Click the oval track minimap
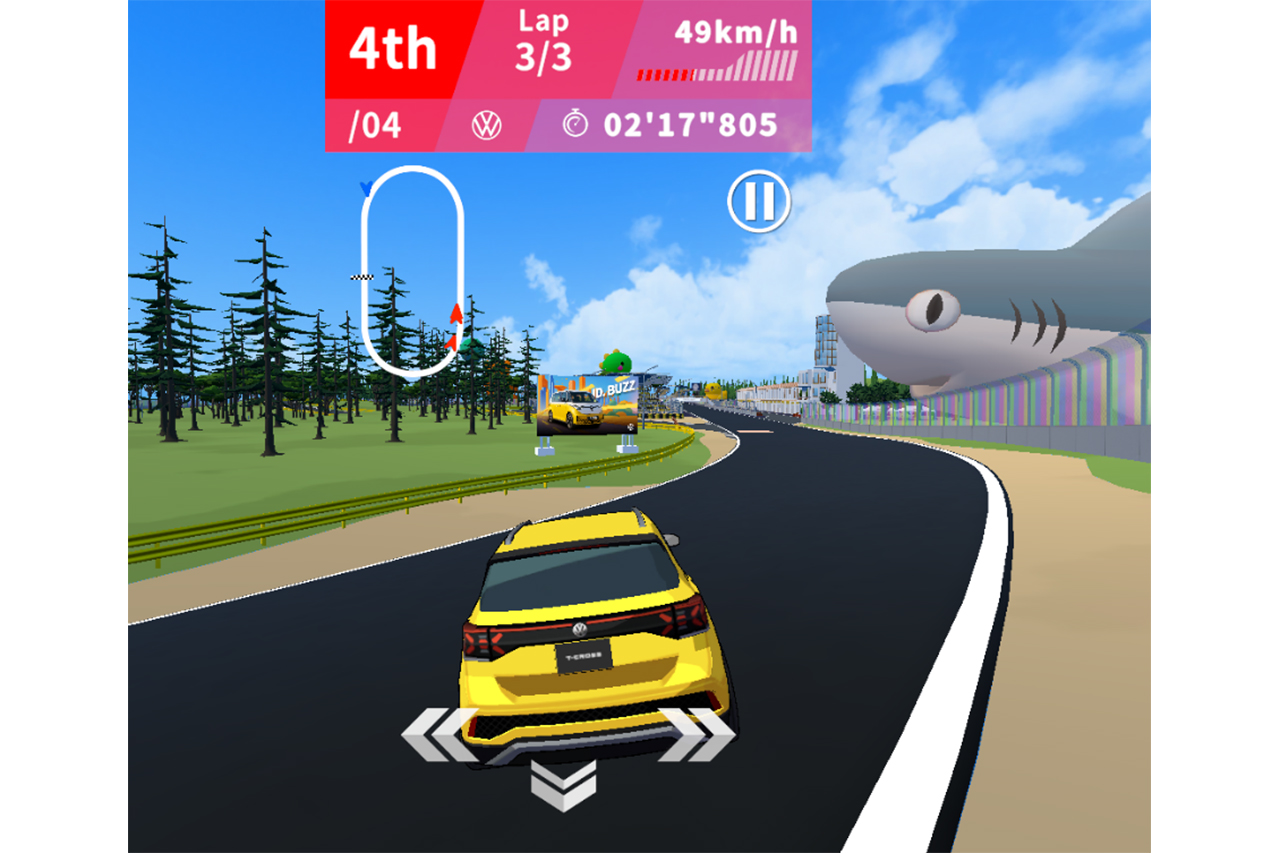 coord(412,271)
